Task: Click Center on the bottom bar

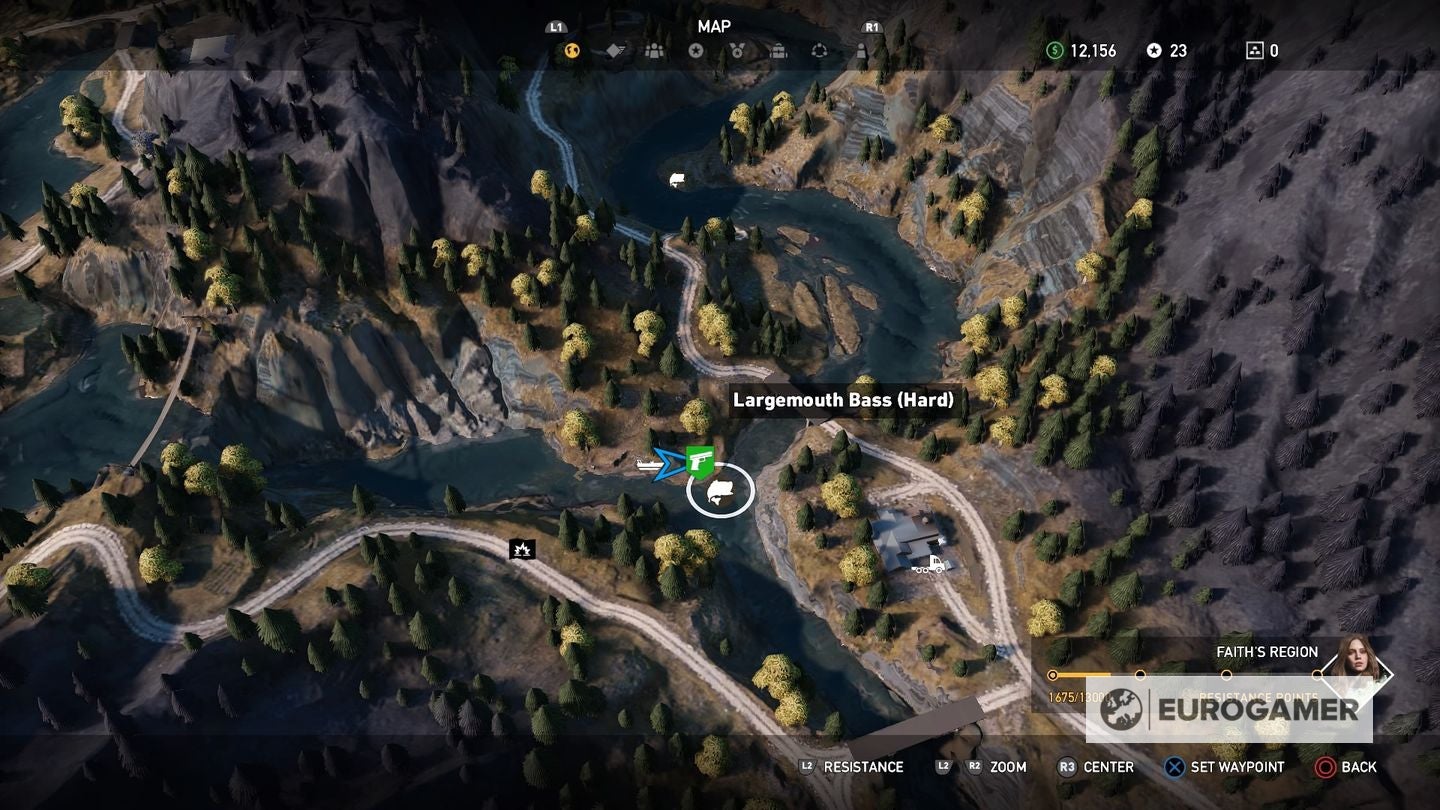Action: (x=1106, y=767)
